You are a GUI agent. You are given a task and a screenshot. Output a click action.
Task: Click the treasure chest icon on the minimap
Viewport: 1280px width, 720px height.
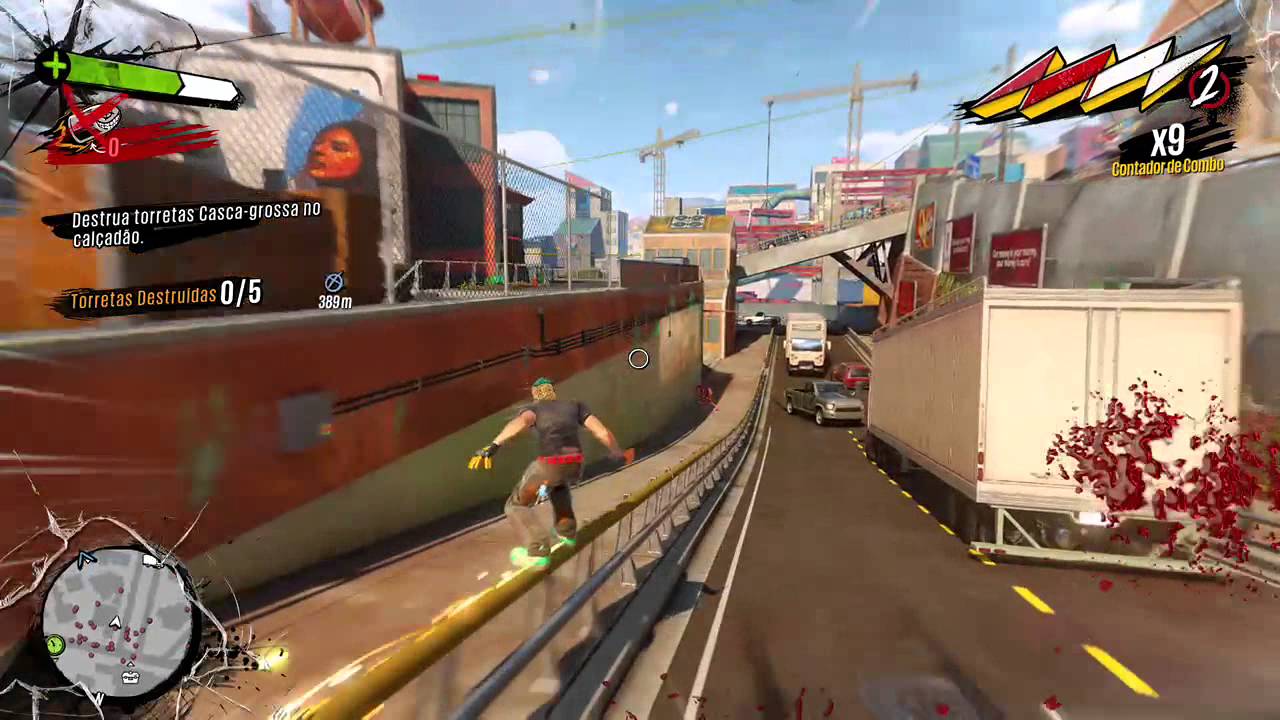130,677
